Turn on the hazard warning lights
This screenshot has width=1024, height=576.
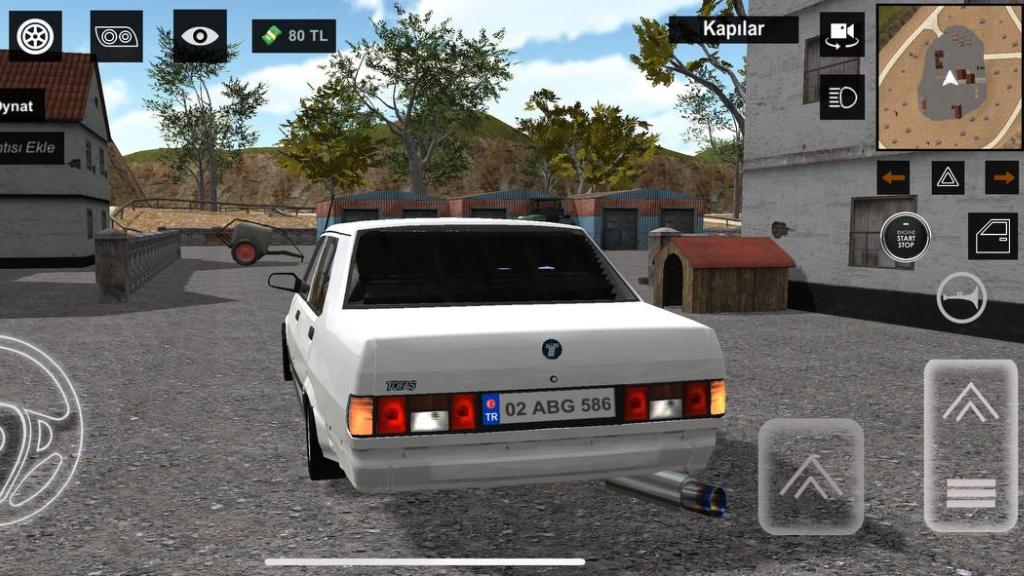point(948,178)
